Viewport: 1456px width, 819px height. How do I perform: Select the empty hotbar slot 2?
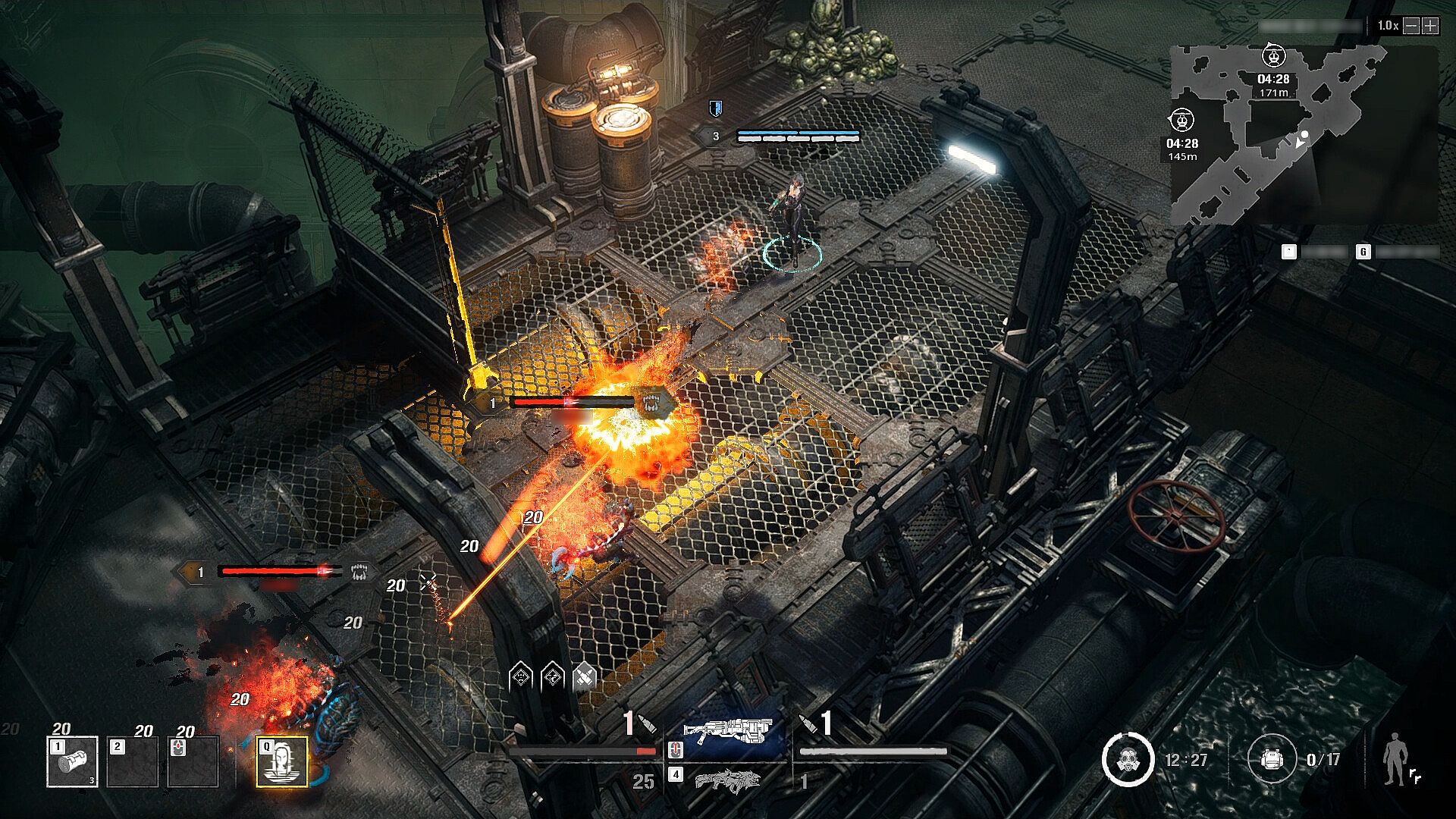(133, 761)
